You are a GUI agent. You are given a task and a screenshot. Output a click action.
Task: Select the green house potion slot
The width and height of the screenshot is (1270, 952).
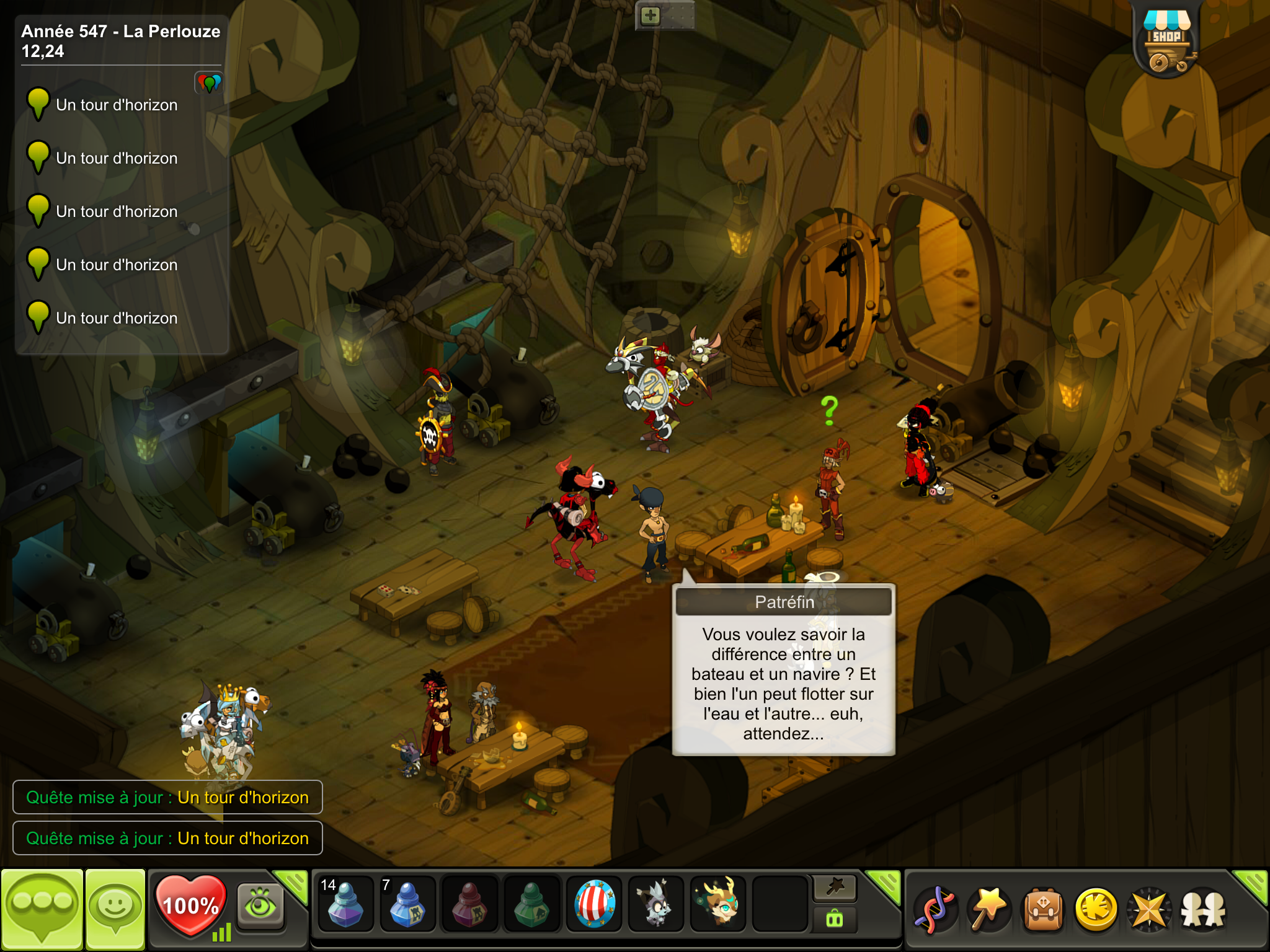pos(531,904)
